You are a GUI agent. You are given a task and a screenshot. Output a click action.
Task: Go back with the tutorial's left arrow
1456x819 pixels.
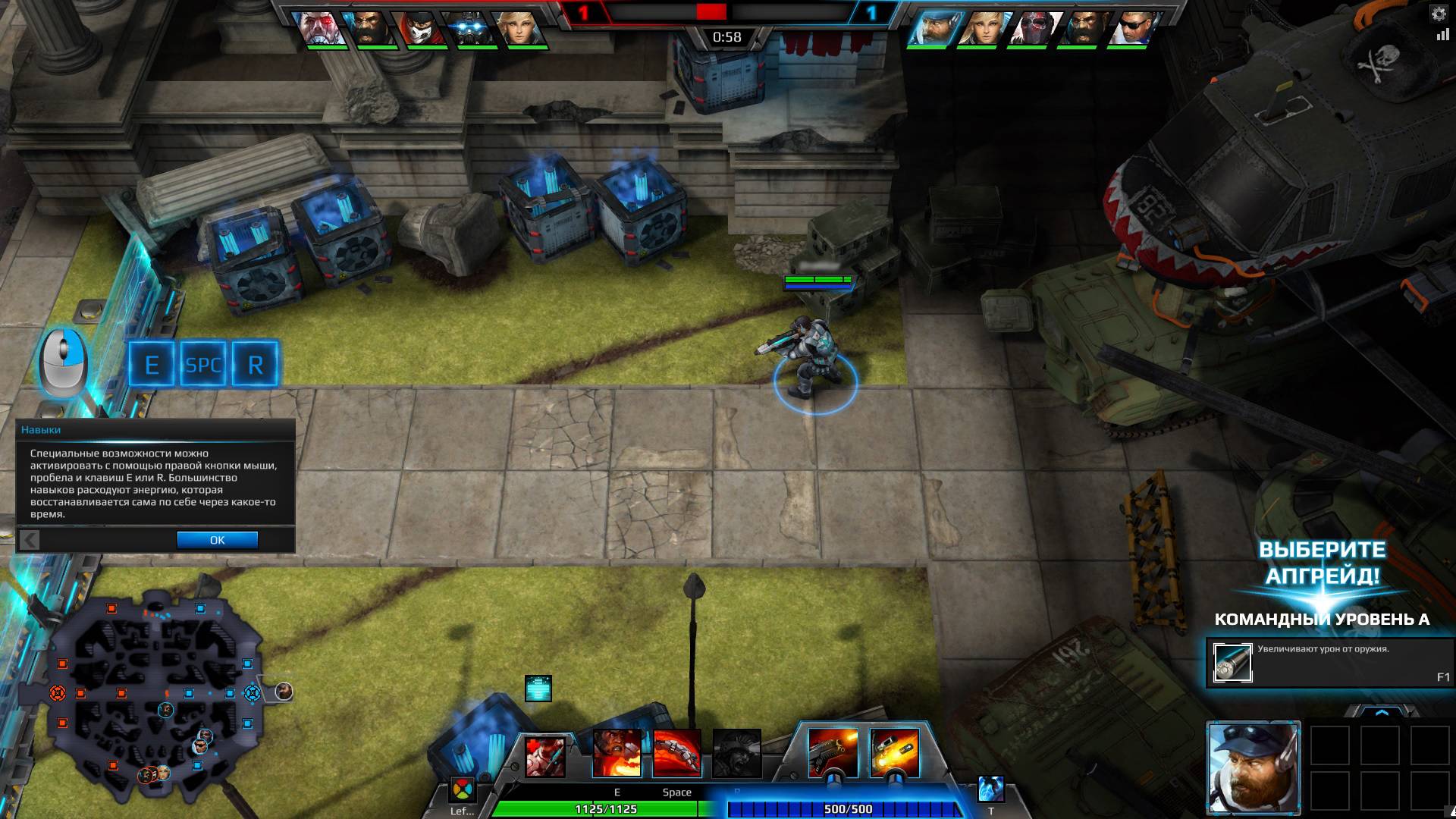[x=30, y=540]
